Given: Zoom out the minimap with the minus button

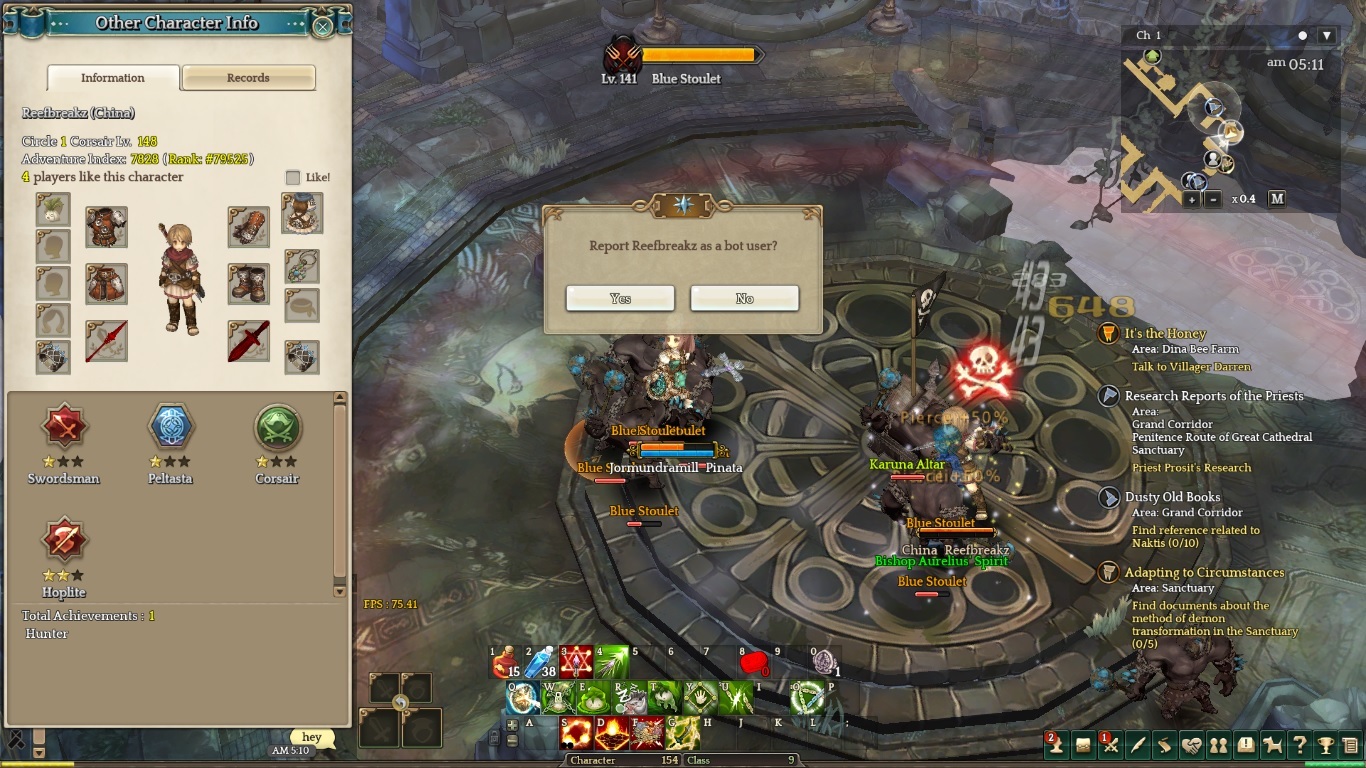Looking at the screenshot, I should click(x=1213, y=199).
